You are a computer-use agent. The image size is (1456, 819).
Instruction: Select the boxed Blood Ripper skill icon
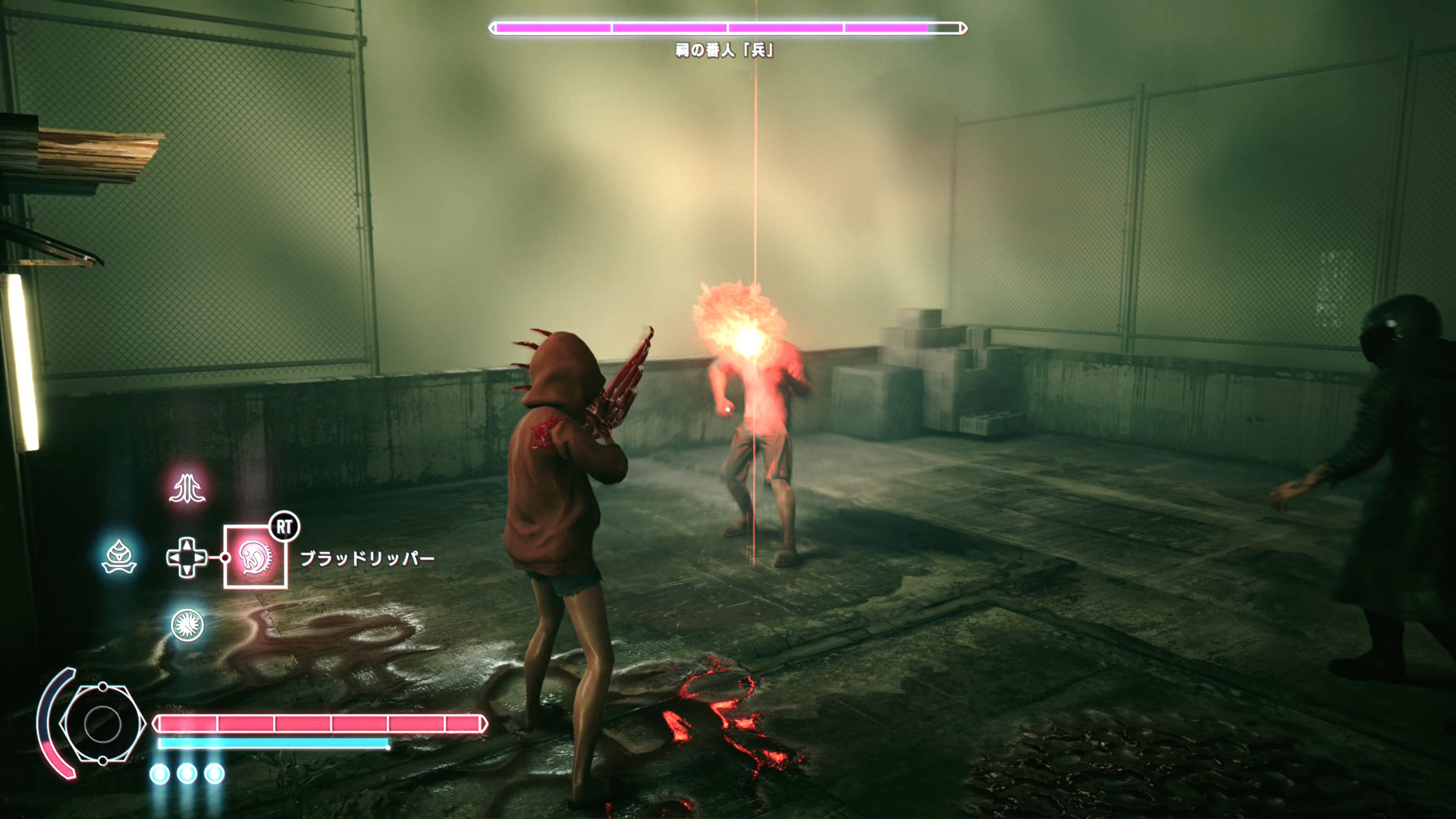255,557
